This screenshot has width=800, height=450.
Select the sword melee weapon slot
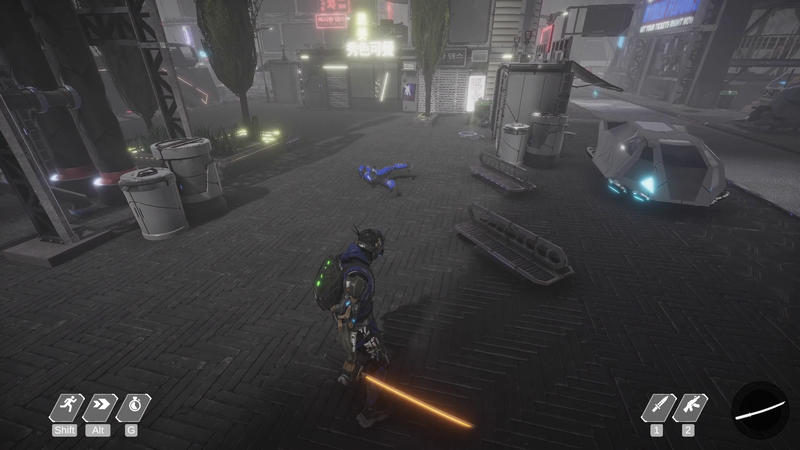tap(657, 408)
